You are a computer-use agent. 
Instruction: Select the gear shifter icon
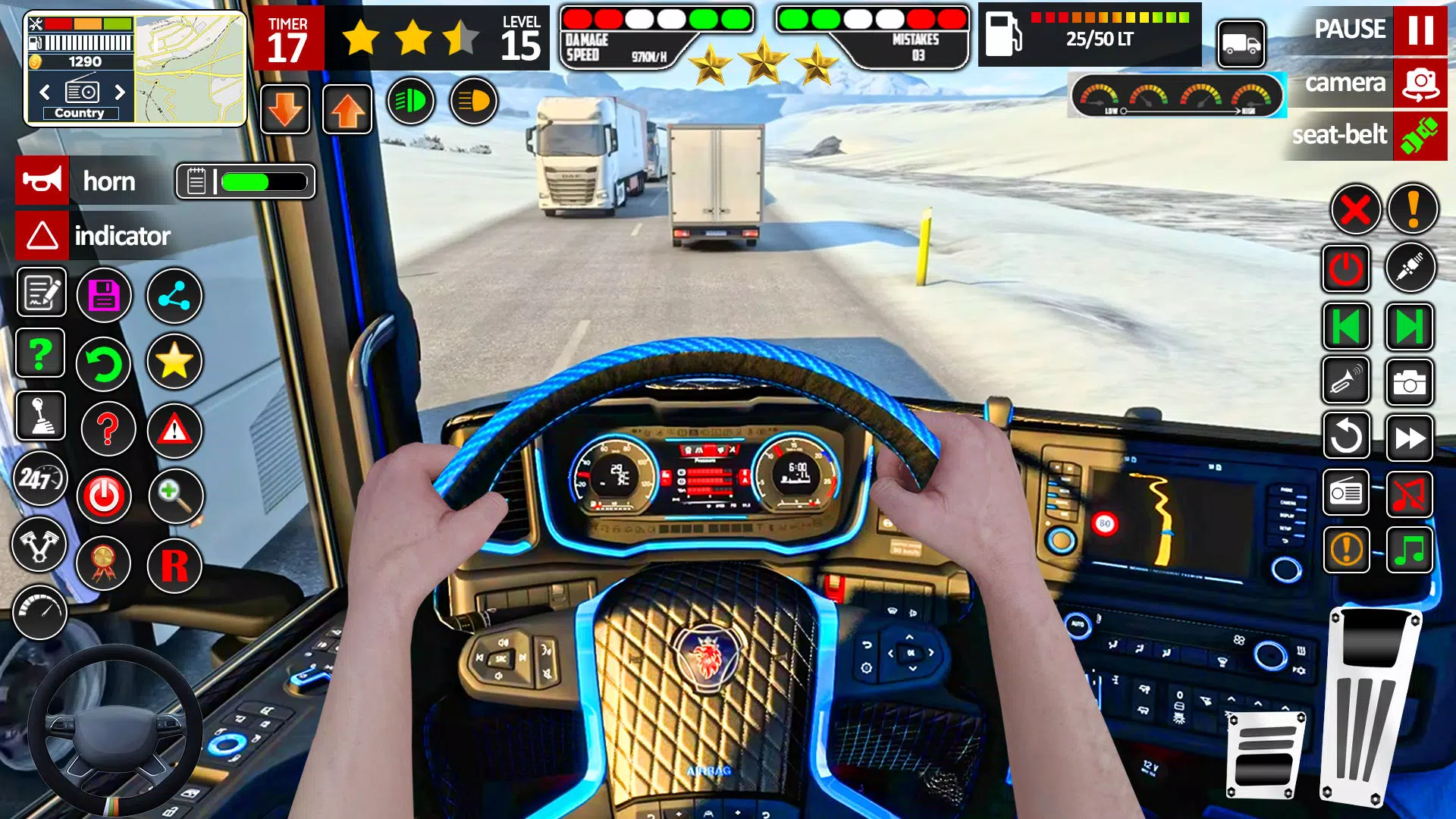(x=39, y=416)
